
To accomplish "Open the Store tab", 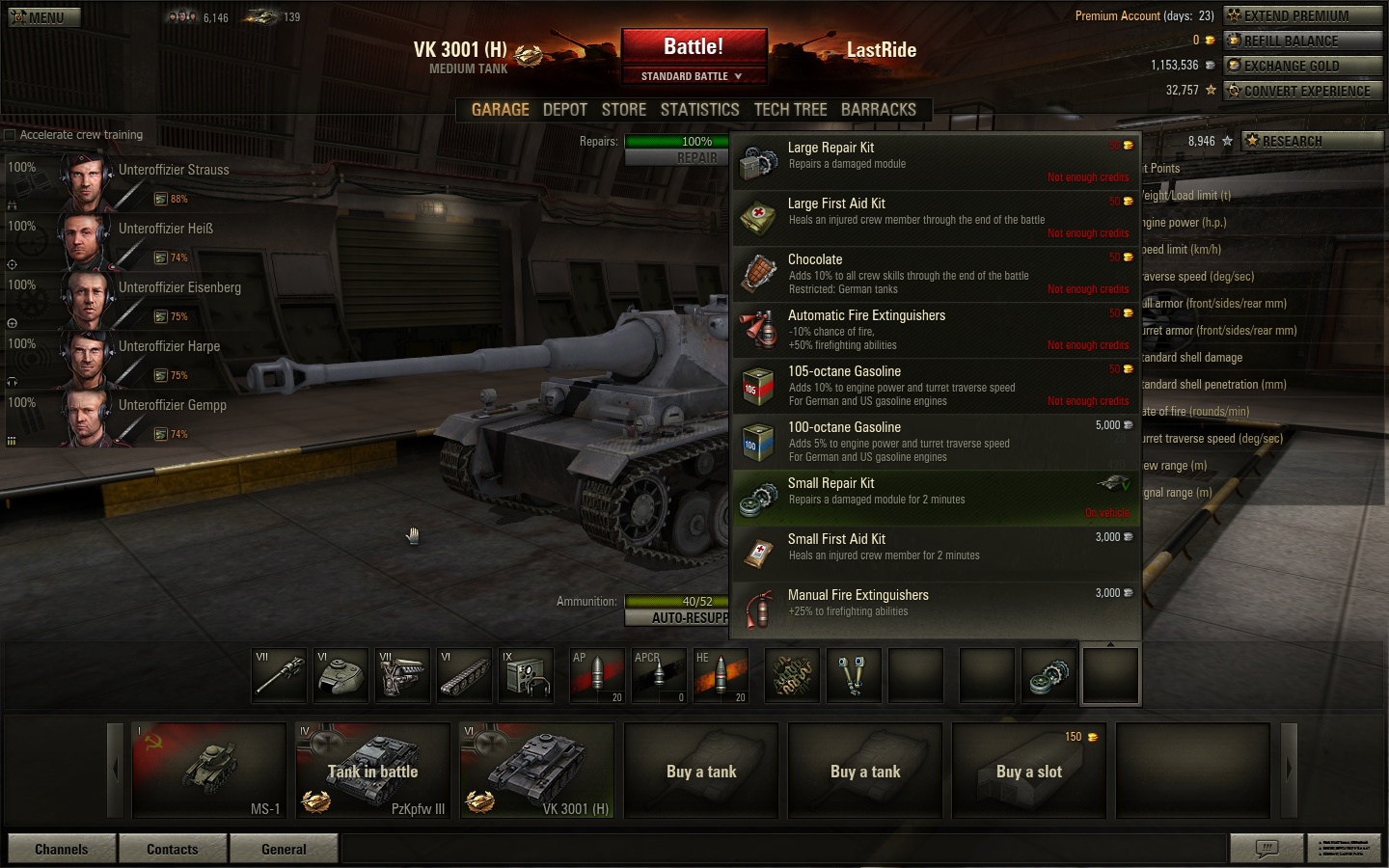I will click(623, 110).
